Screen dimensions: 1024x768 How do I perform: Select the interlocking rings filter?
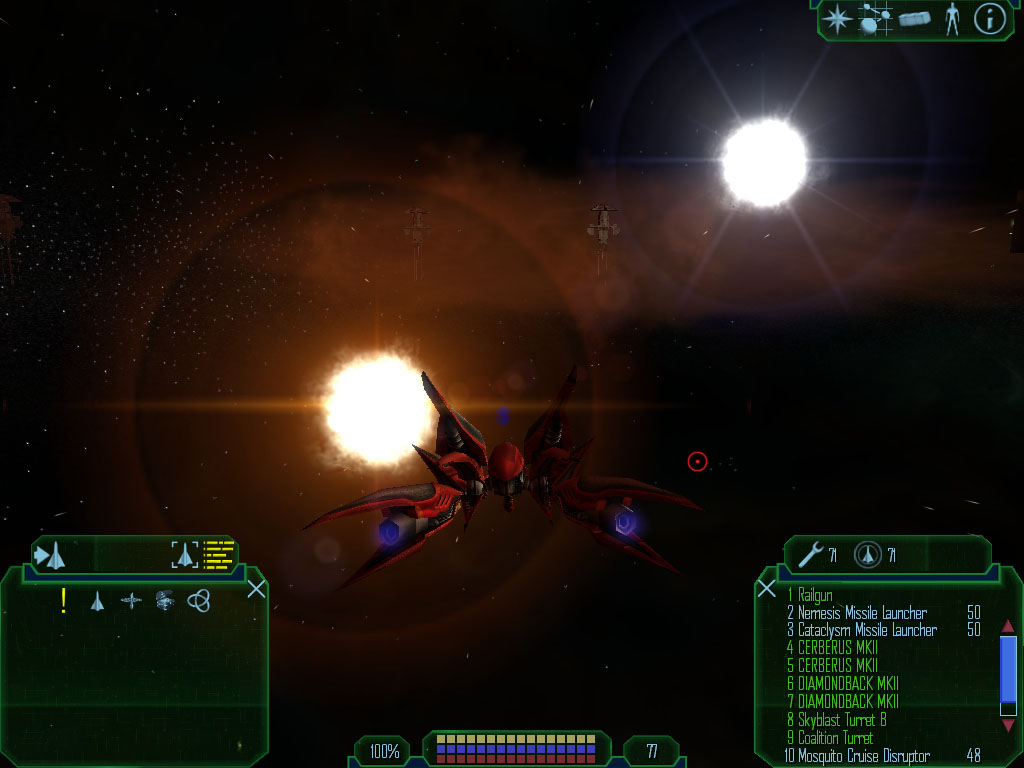tap(199, 600)
